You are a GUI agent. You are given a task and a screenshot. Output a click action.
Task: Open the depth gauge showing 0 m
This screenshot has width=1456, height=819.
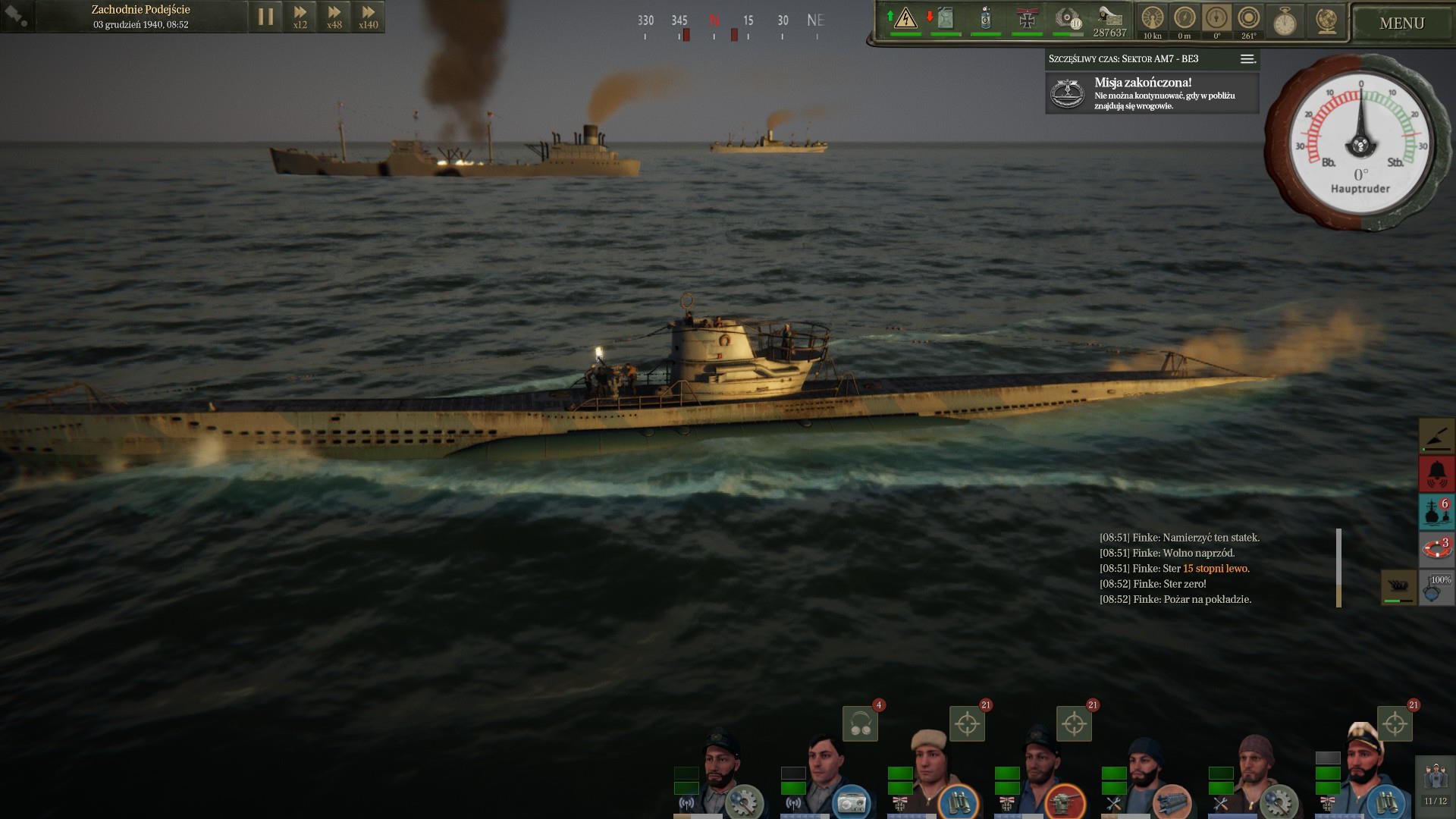1185,20
